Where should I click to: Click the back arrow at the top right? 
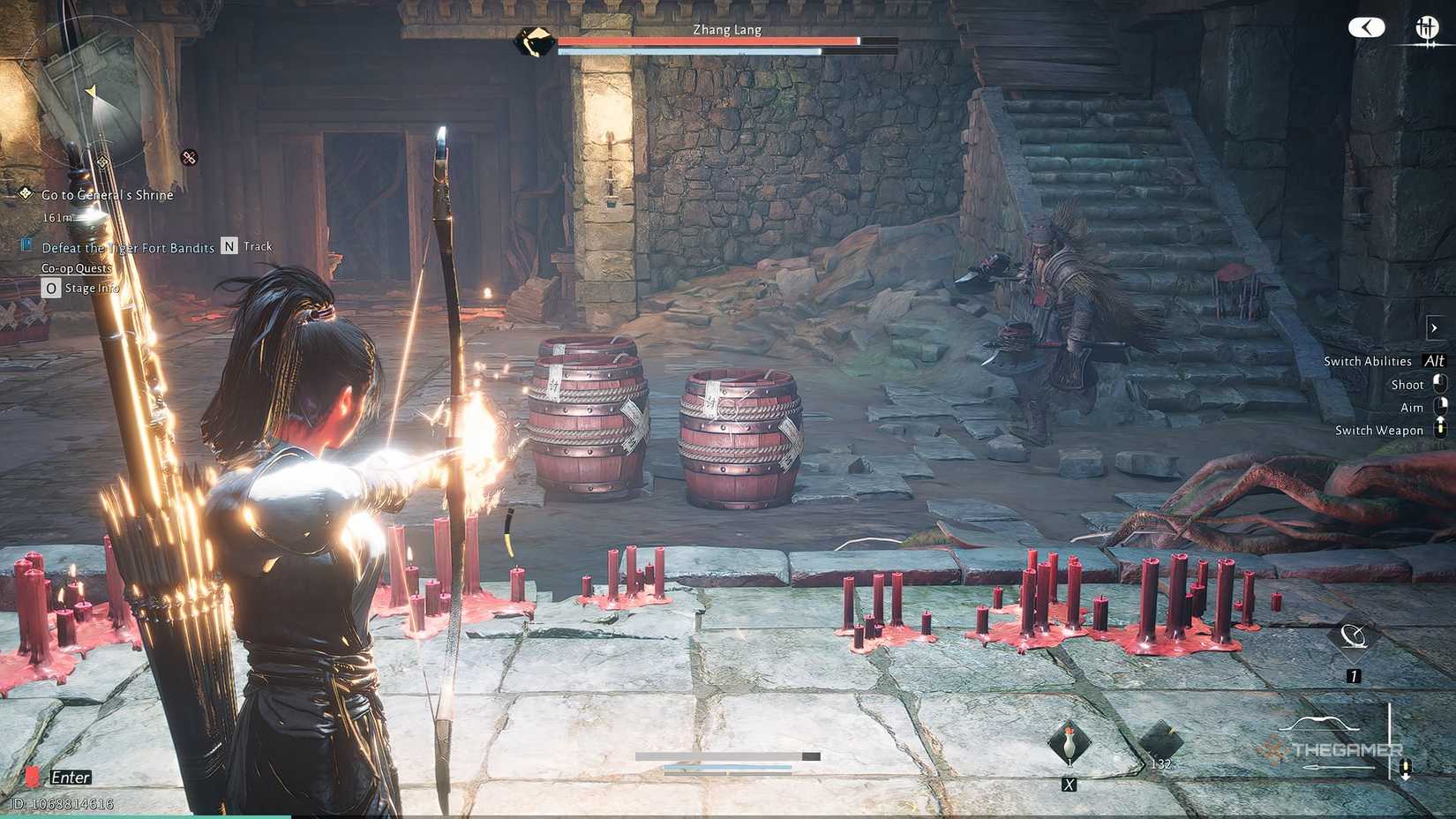tap(1366, 27)
